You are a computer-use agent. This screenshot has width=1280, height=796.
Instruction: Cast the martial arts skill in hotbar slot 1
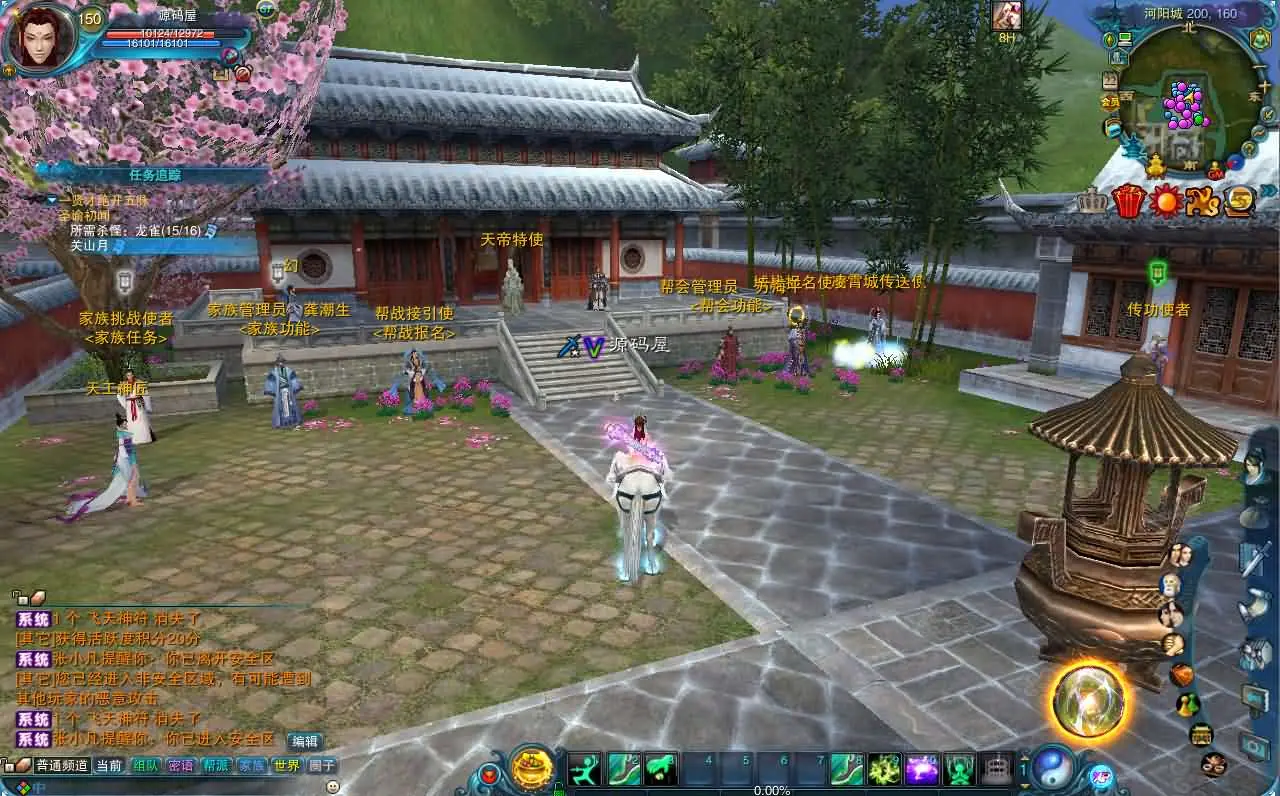(582, 769)
